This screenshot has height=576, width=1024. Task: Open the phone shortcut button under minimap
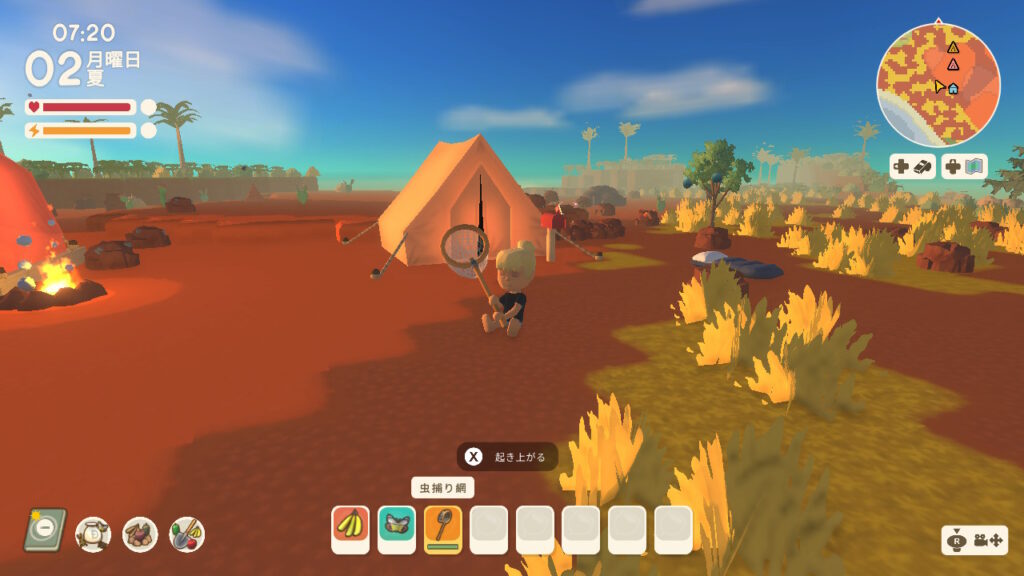click(x=913, y=166)
